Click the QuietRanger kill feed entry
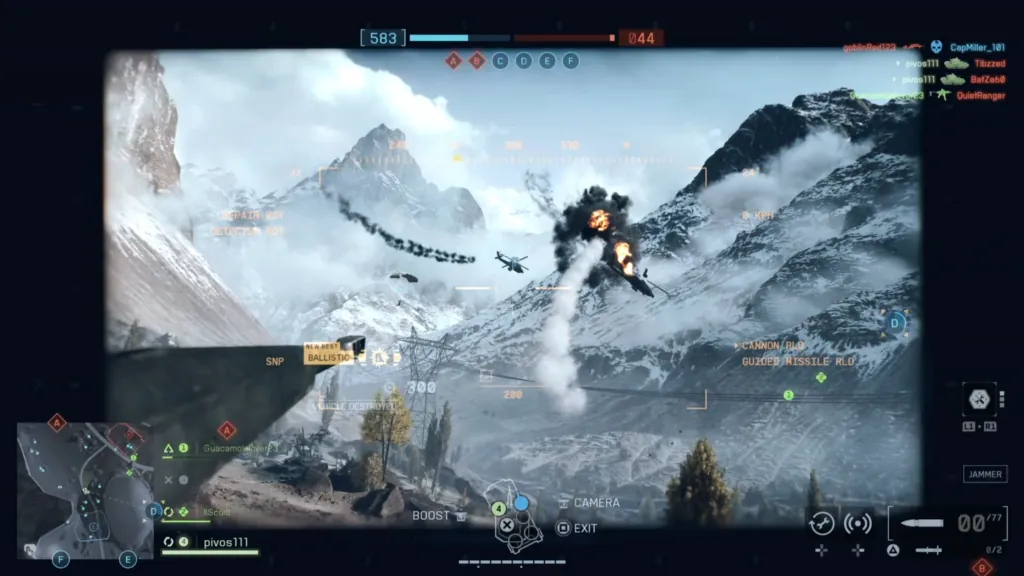 point(981,95)
